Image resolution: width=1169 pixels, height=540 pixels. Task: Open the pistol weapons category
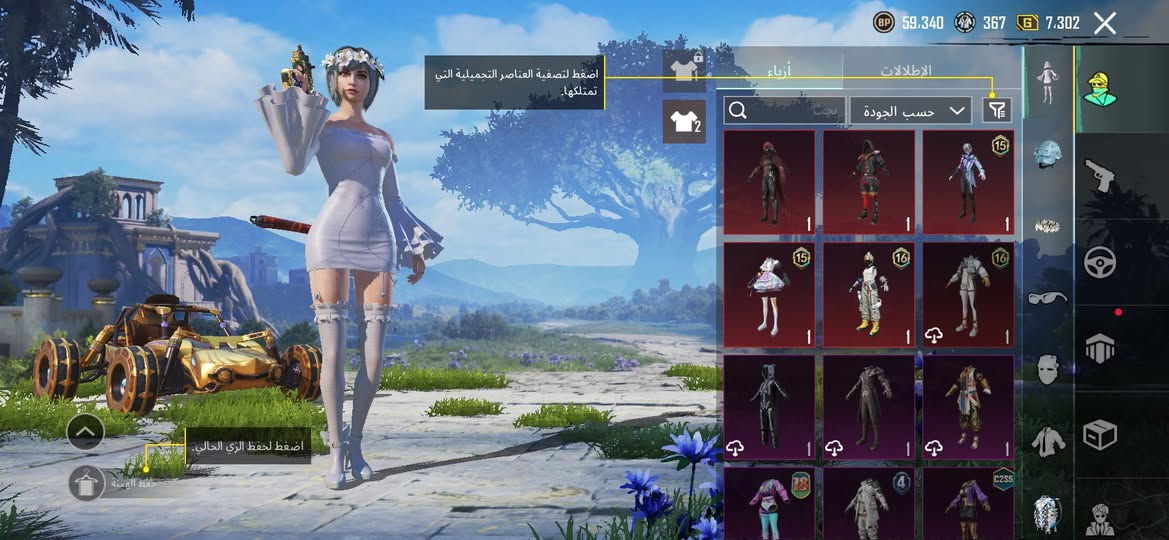[1100, 176]
